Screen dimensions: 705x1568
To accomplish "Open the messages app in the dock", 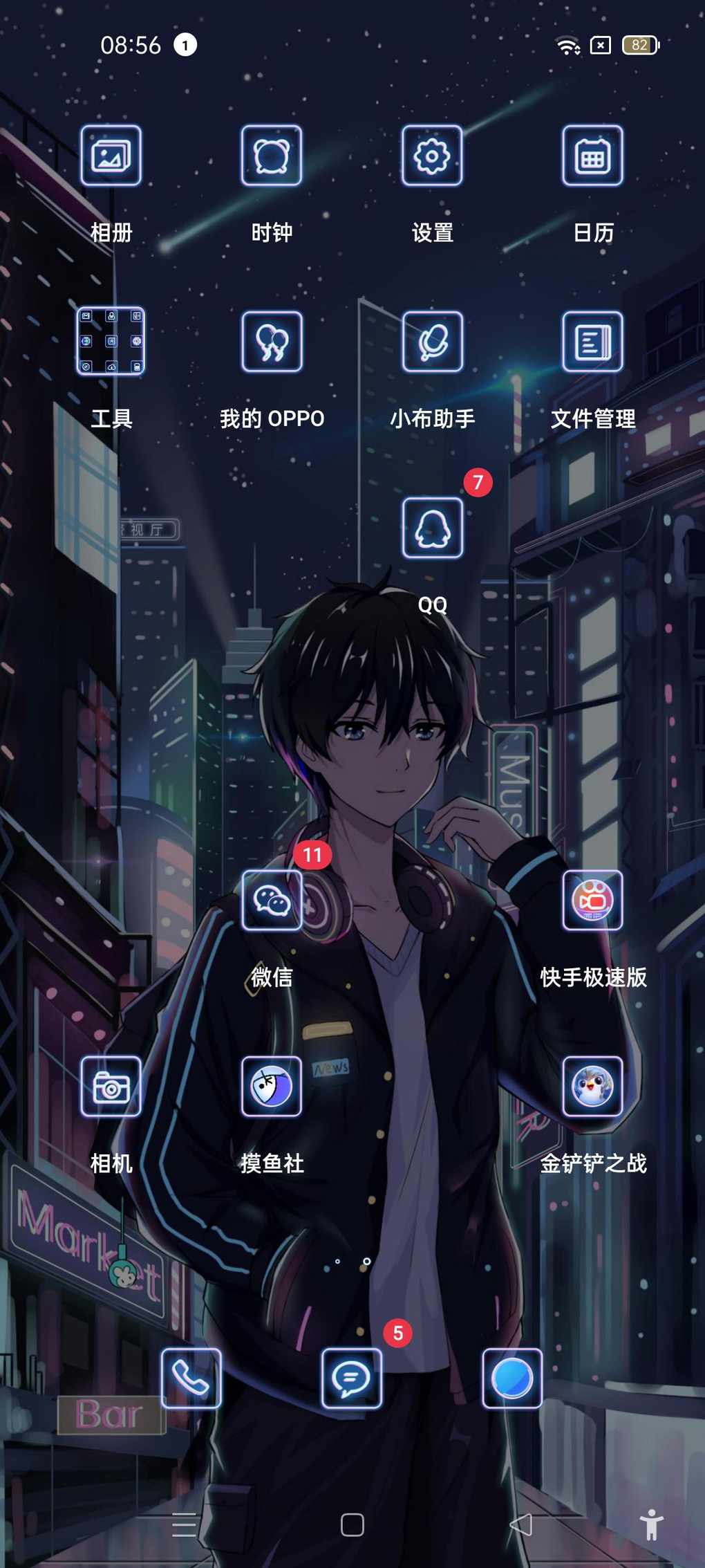I will pos(352,1378).
